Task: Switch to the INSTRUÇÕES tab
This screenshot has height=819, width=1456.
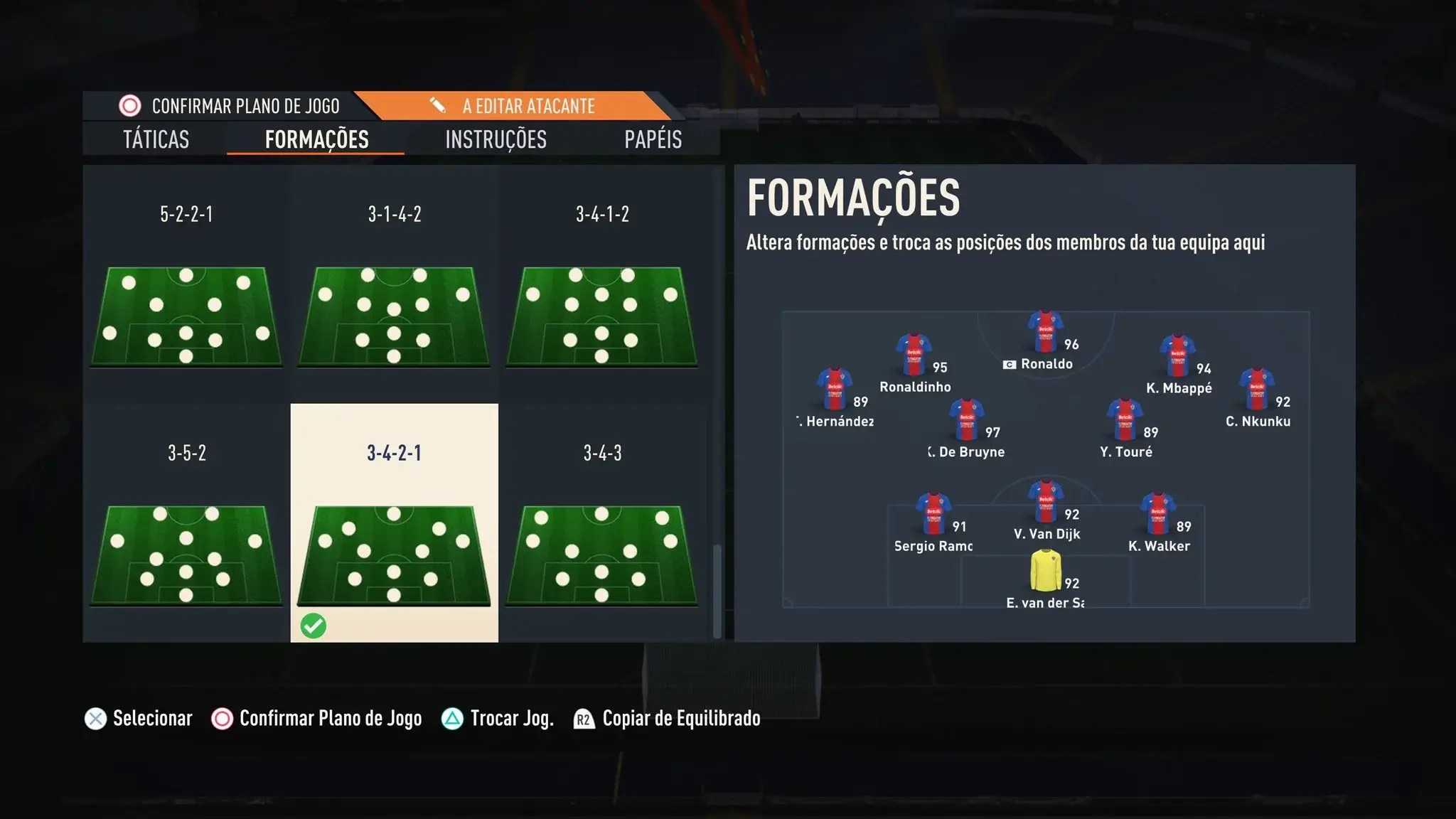Action: pos(496,139)
